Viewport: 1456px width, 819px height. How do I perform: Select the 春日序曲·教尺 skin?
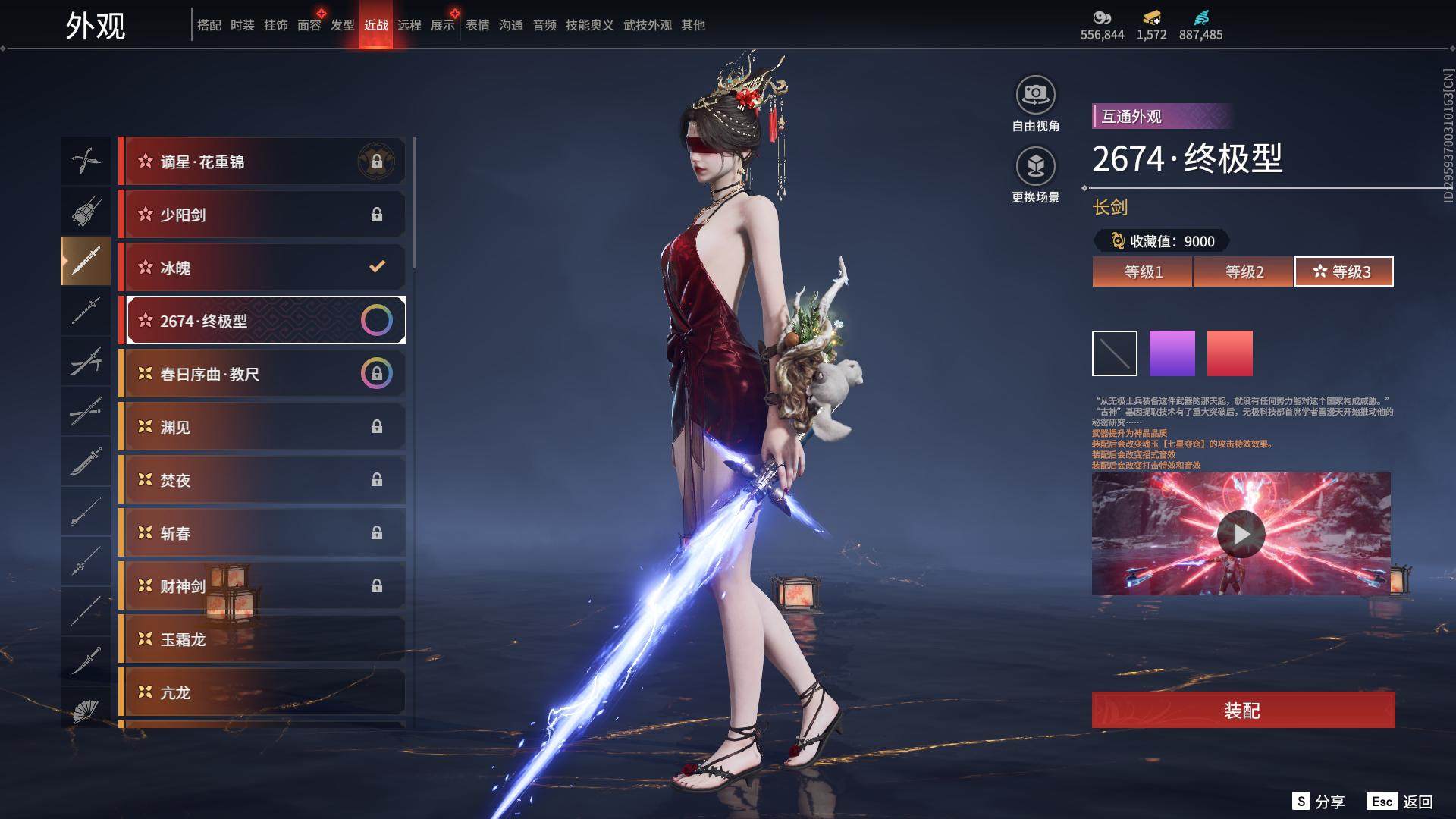click(262, 374)
